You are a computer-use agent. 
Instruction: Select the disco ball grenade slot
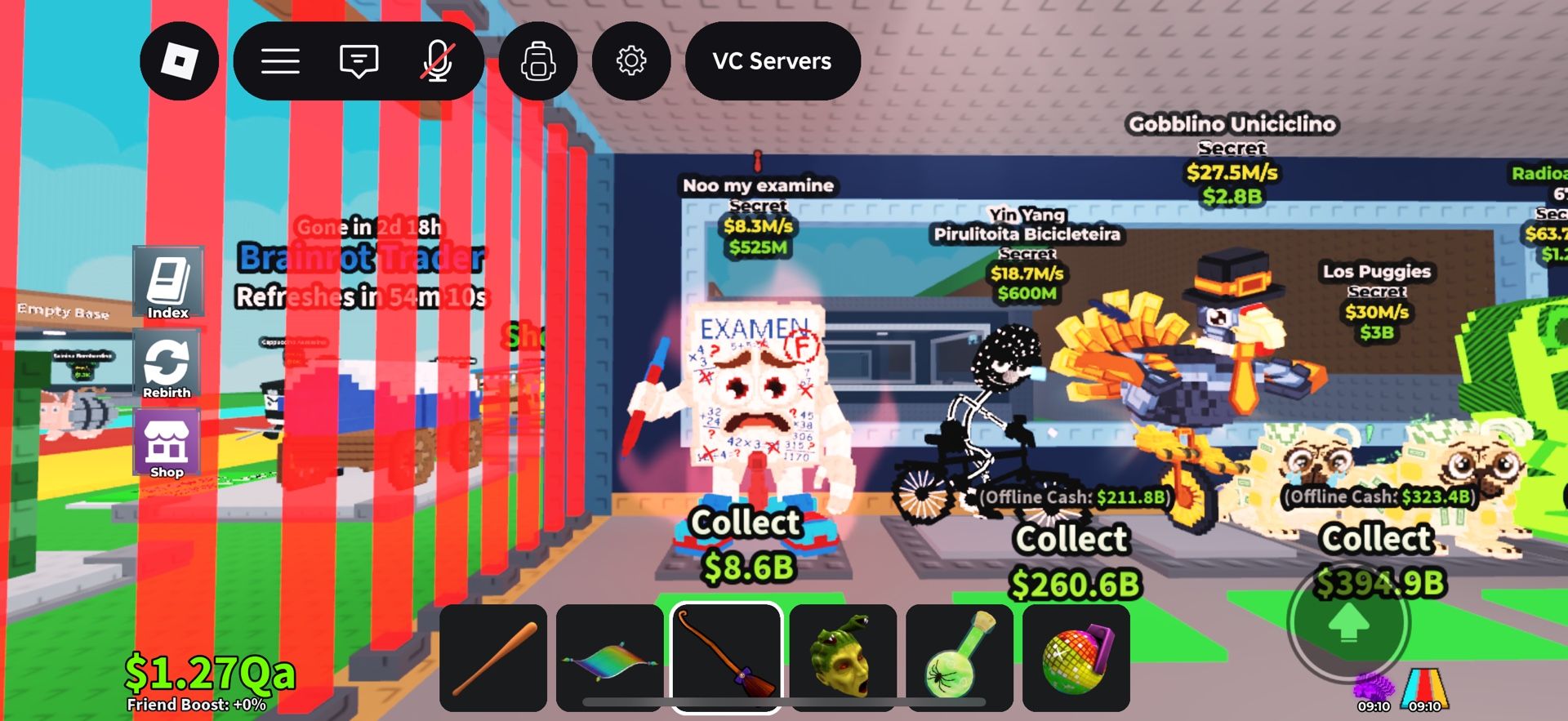1076,658
